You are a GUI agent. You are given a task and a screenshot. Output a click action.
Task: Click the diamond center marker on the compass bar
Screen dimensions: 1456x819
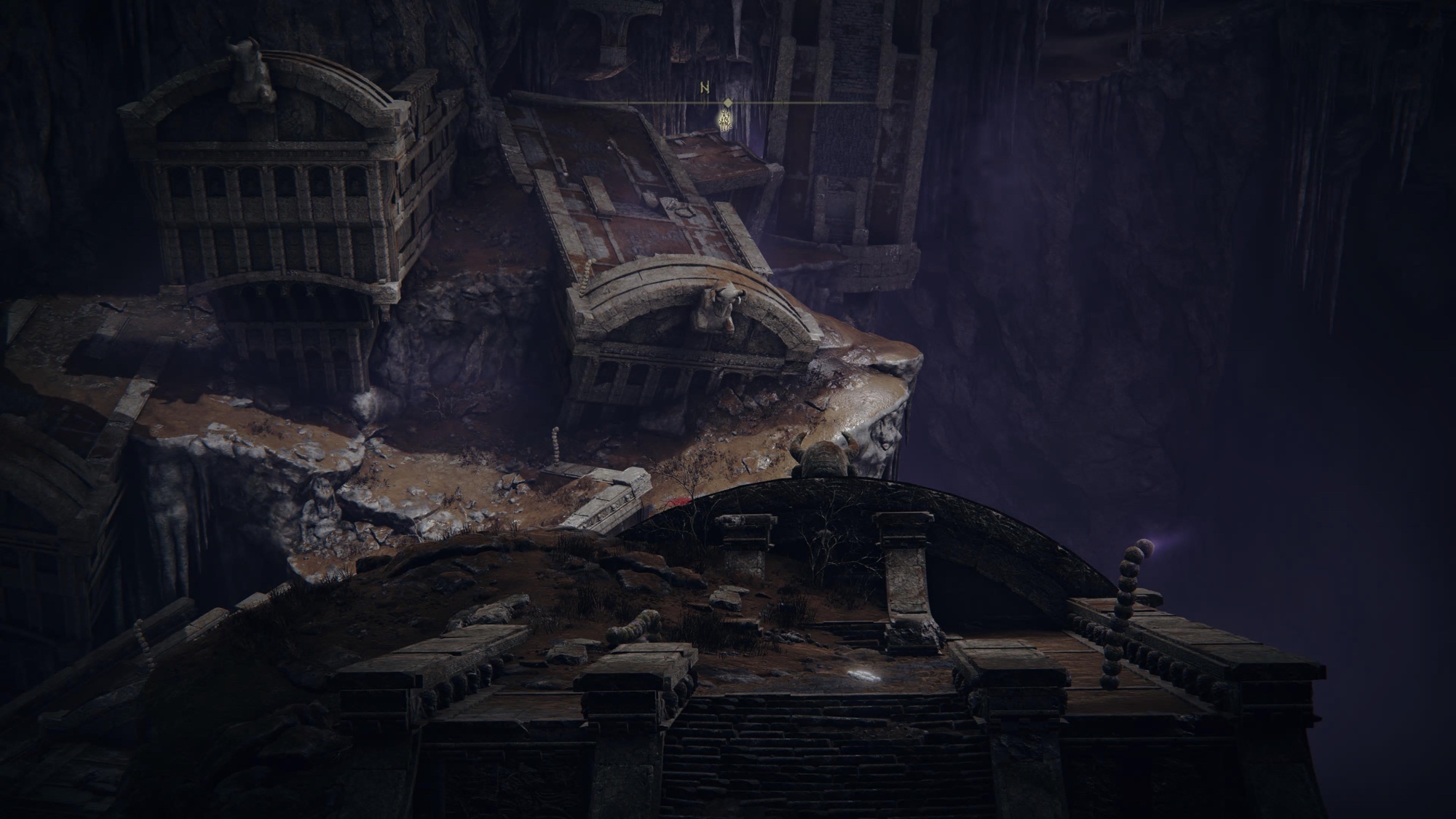pos(727,103)
